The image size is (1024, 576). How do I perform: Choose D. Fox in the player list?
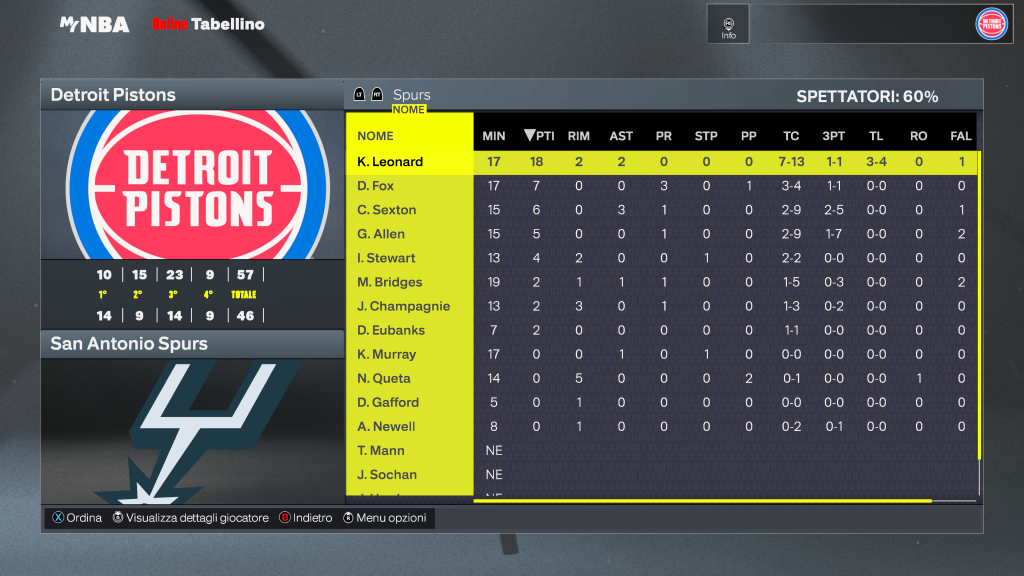point(376,186)
